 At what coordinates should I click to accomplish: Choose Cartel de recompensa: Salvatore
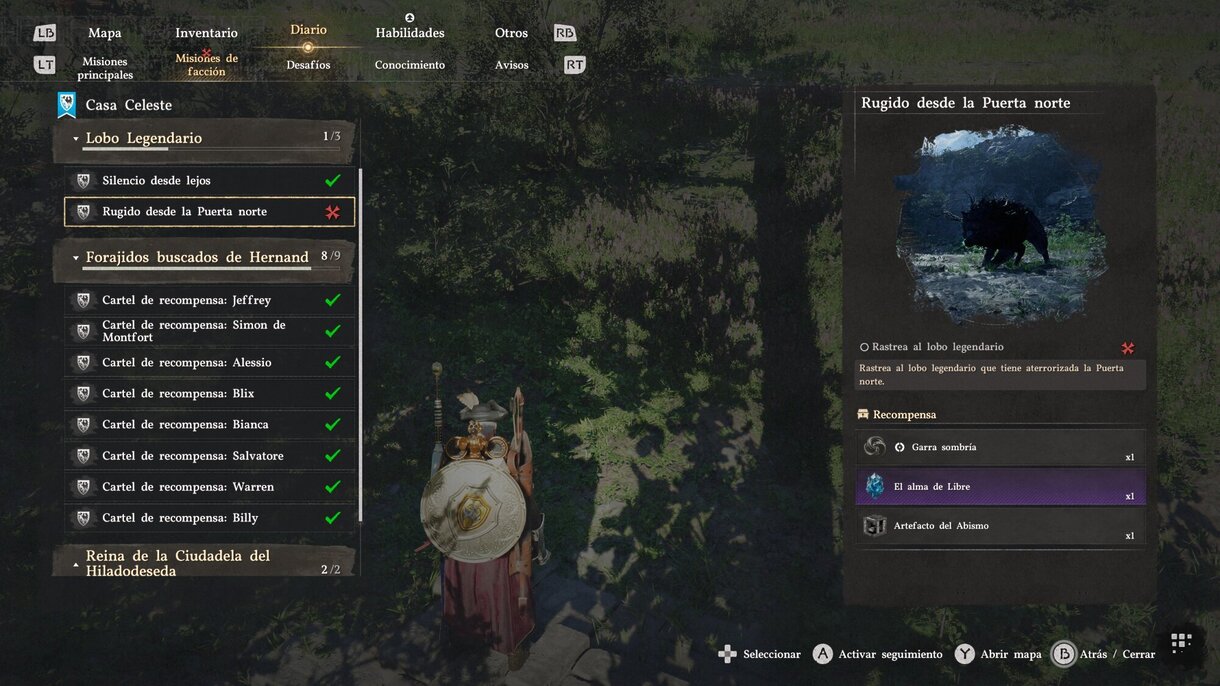[x=208, y=456]
